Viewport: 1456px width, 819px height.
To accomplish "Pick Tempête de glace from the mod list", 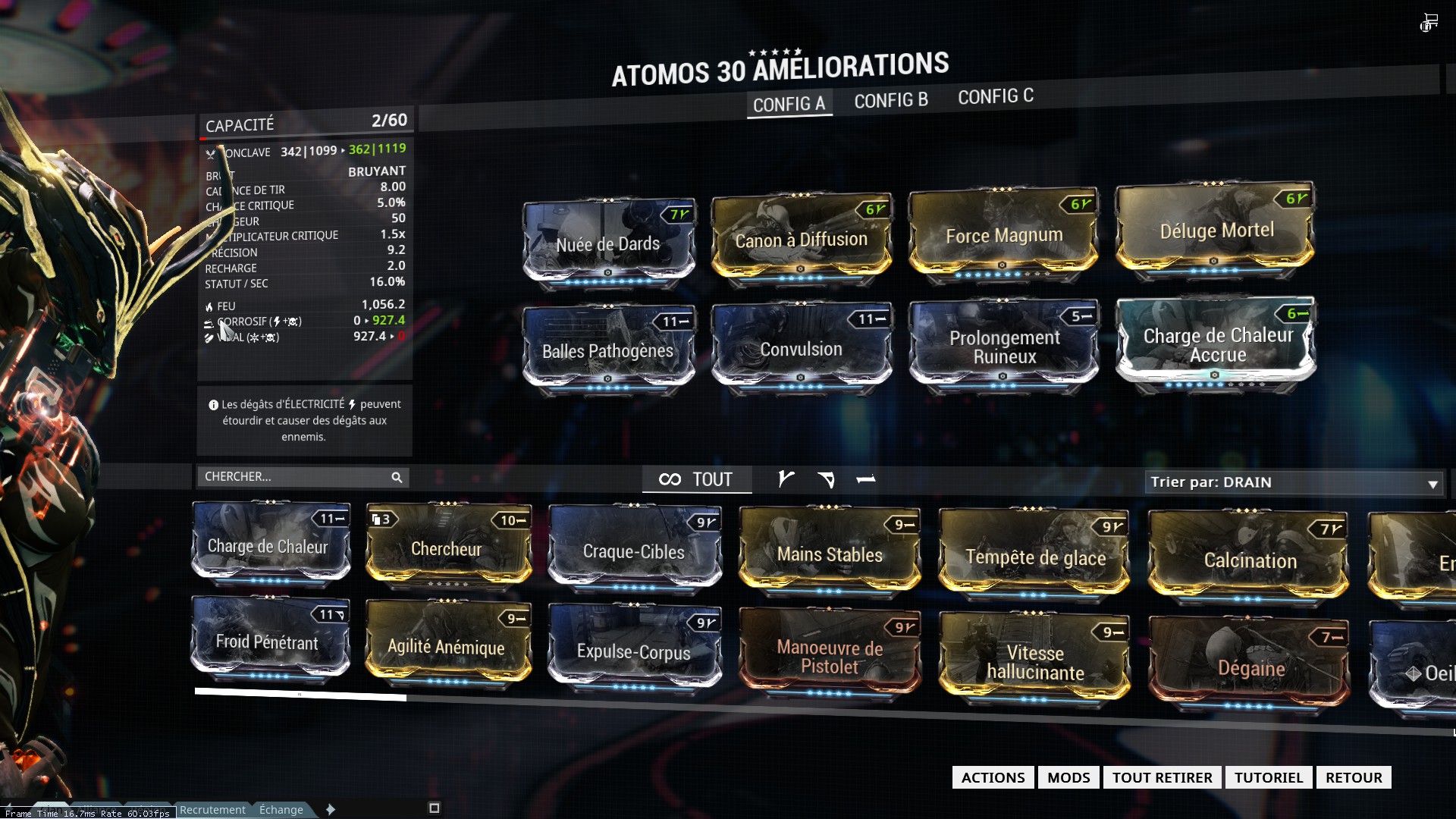I will point(1034,557).
